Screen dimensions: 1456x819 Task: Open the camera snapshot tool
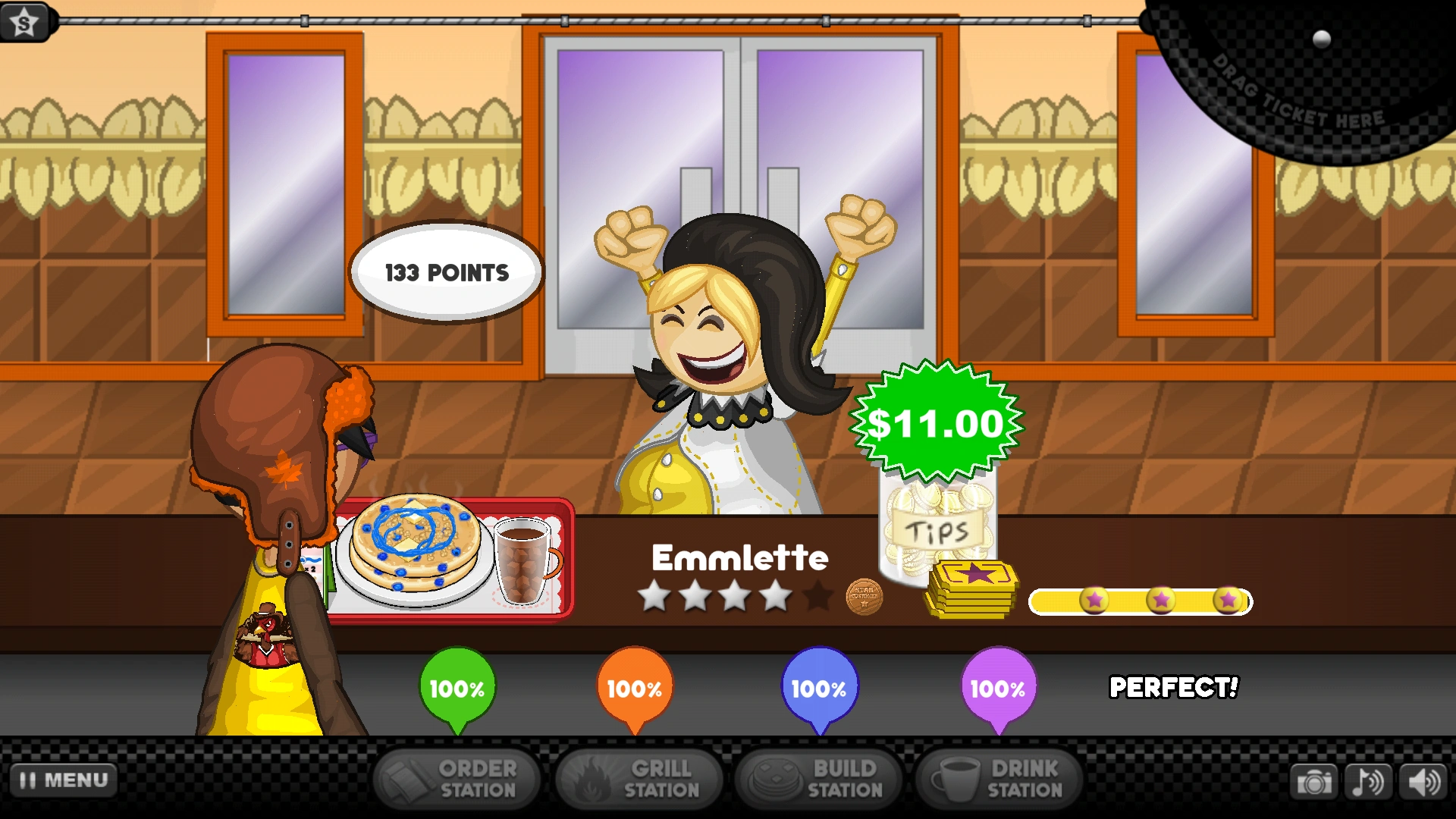click(1316, 780)
